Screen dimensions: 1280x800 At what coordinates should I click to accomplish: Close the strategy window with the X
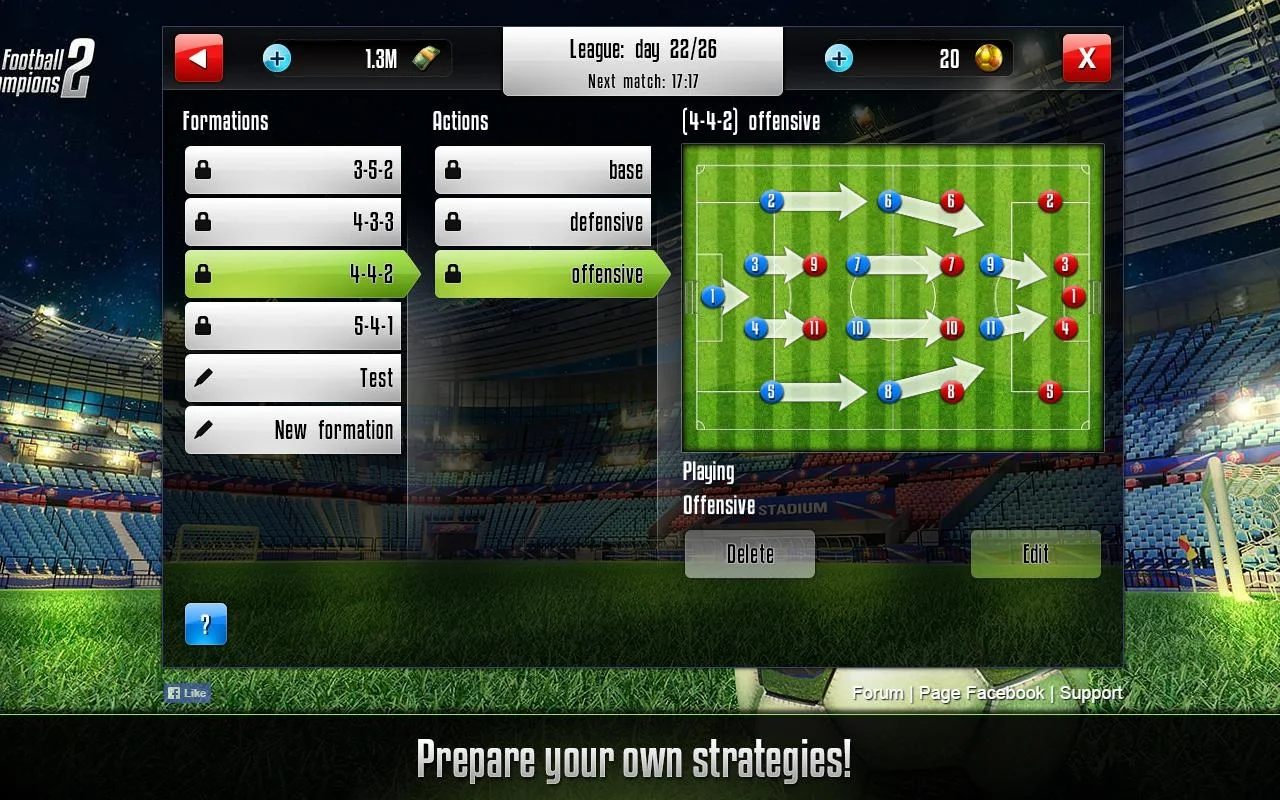click(1086, 58)
